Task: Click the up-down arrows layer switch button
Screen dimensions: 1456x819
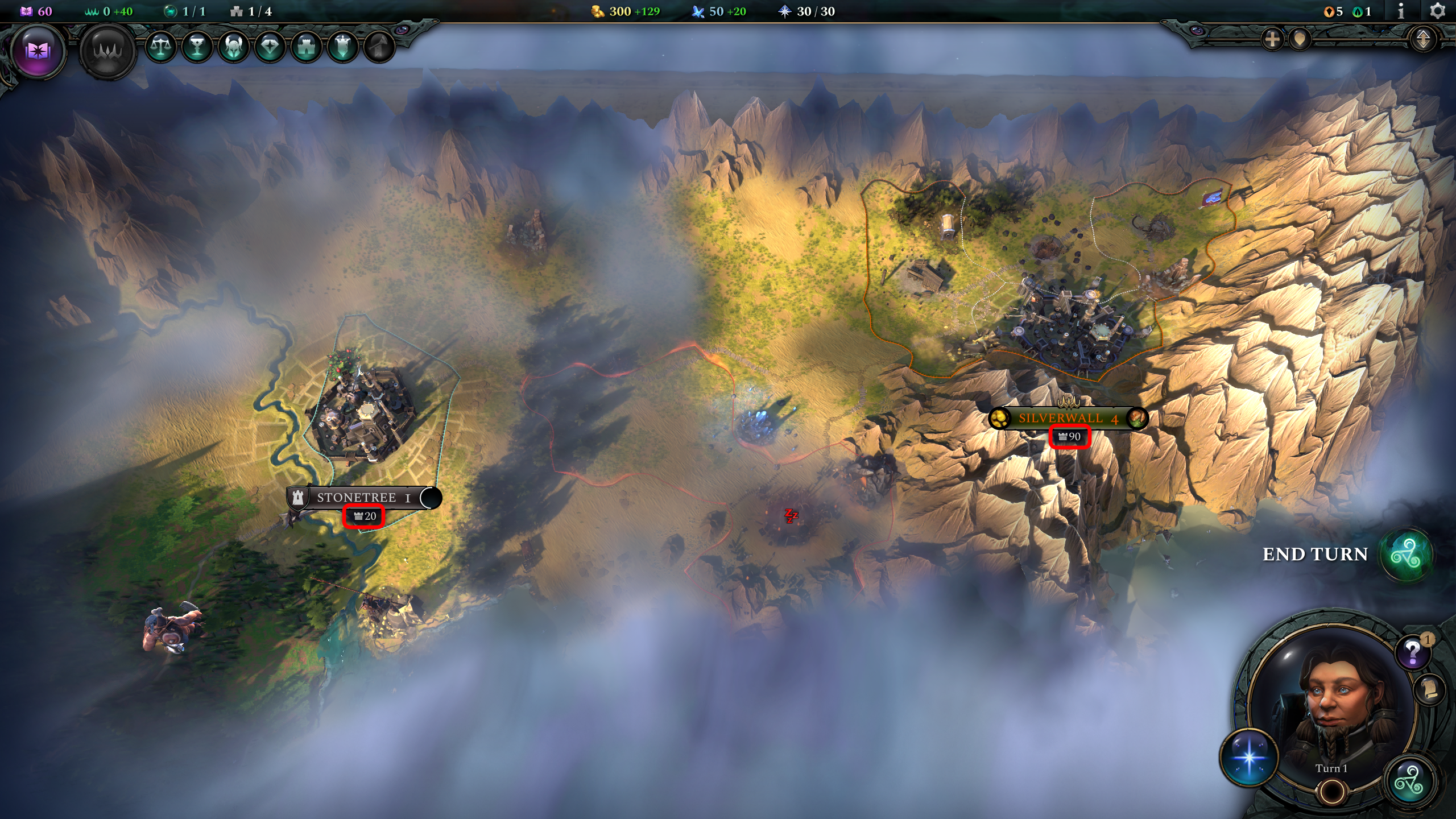Action: click(x=1423, y=39)
